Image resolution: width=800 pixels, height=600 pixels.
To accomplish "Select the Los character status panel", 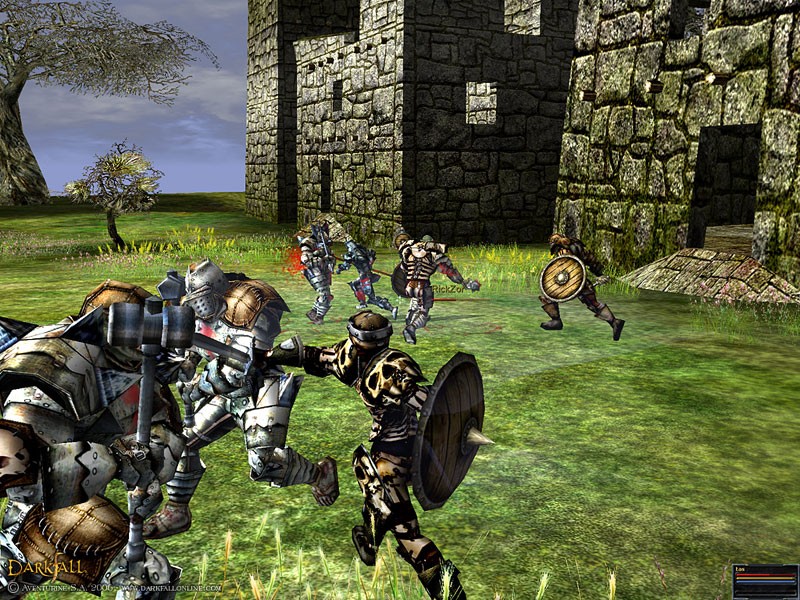I will click(x=765, y=581).
